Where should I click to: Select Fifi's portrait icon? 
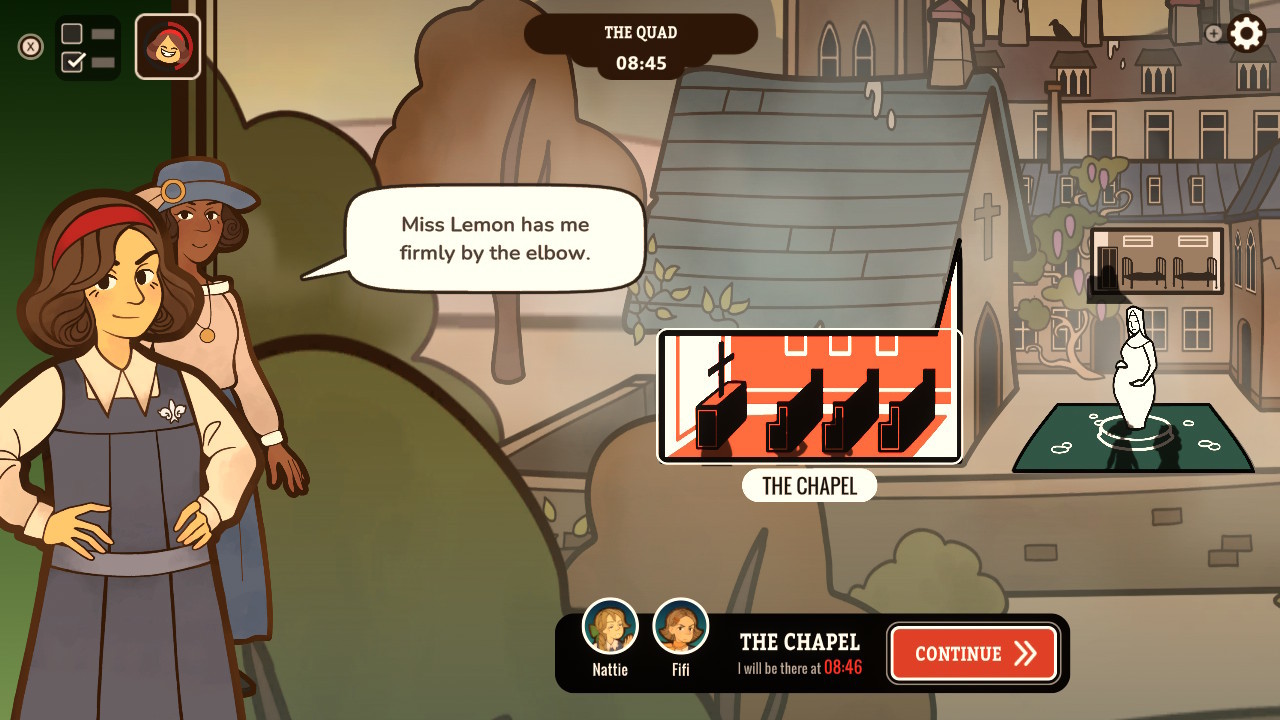pos(681,625)
